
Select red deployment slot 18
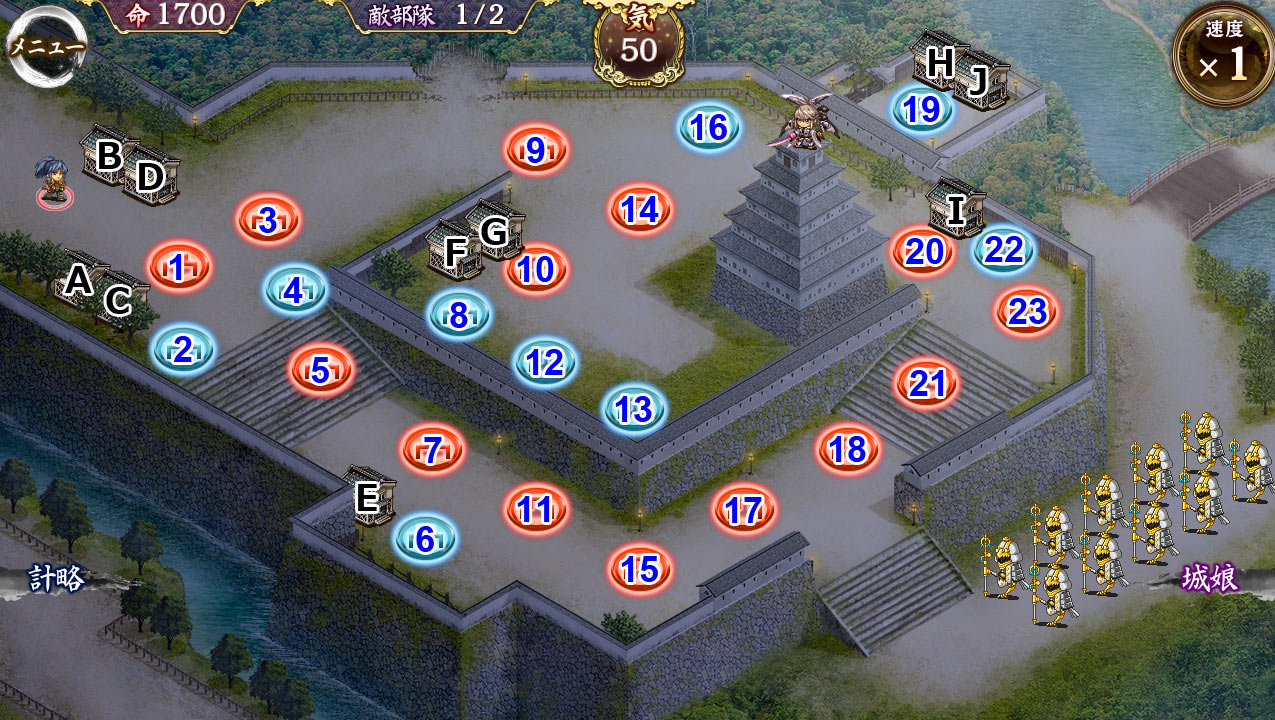pos(848,449)
